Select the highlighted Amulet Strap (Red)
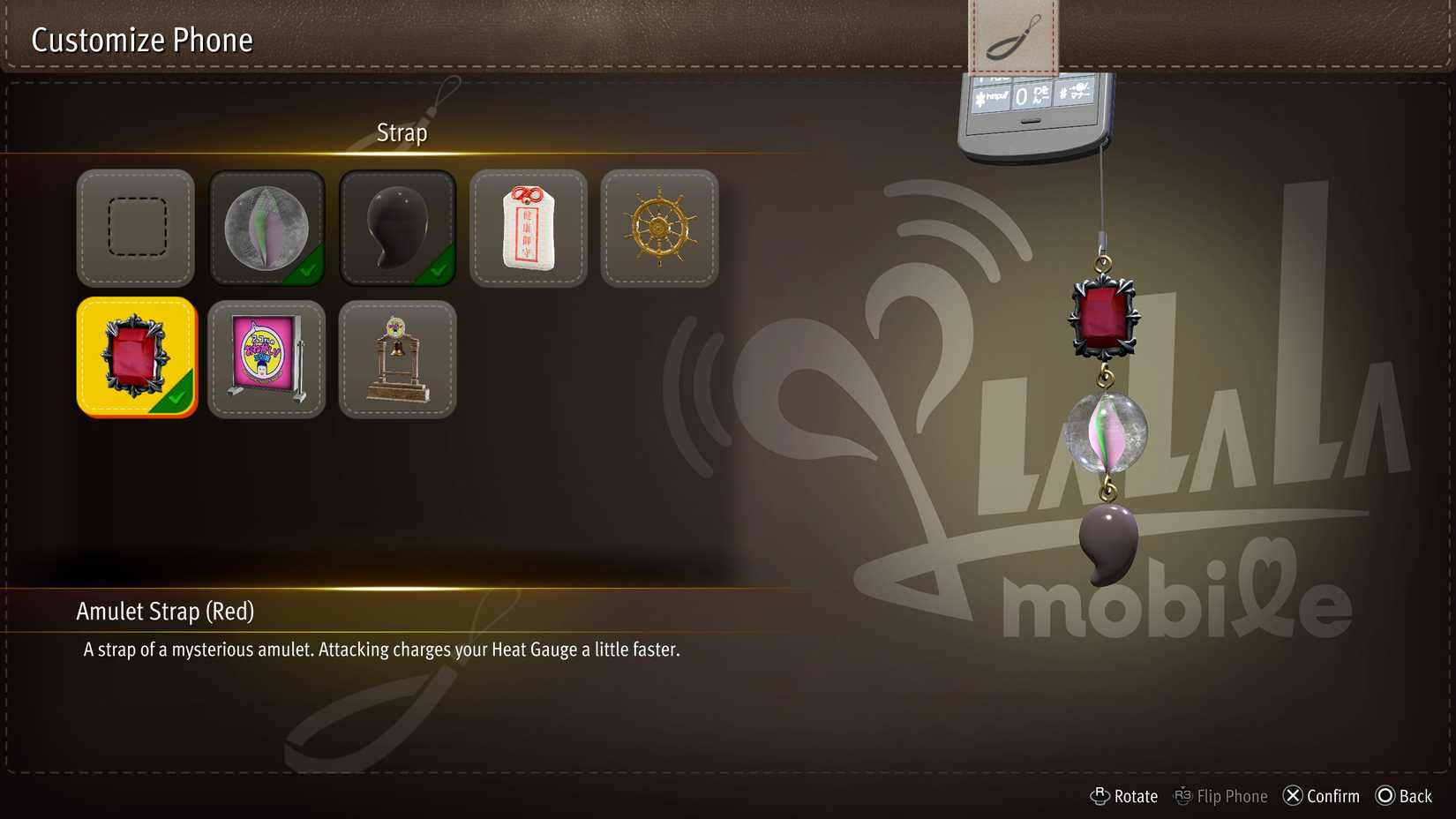The image size is (1456, 819). (x=135, y=357)
